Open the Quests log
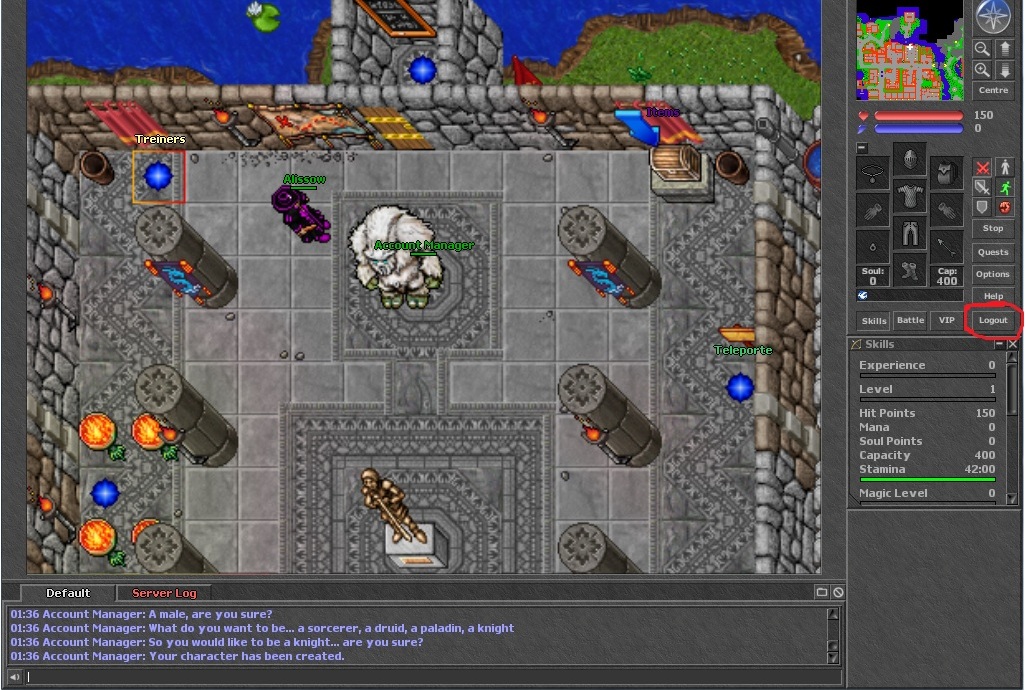 (993, 252)
